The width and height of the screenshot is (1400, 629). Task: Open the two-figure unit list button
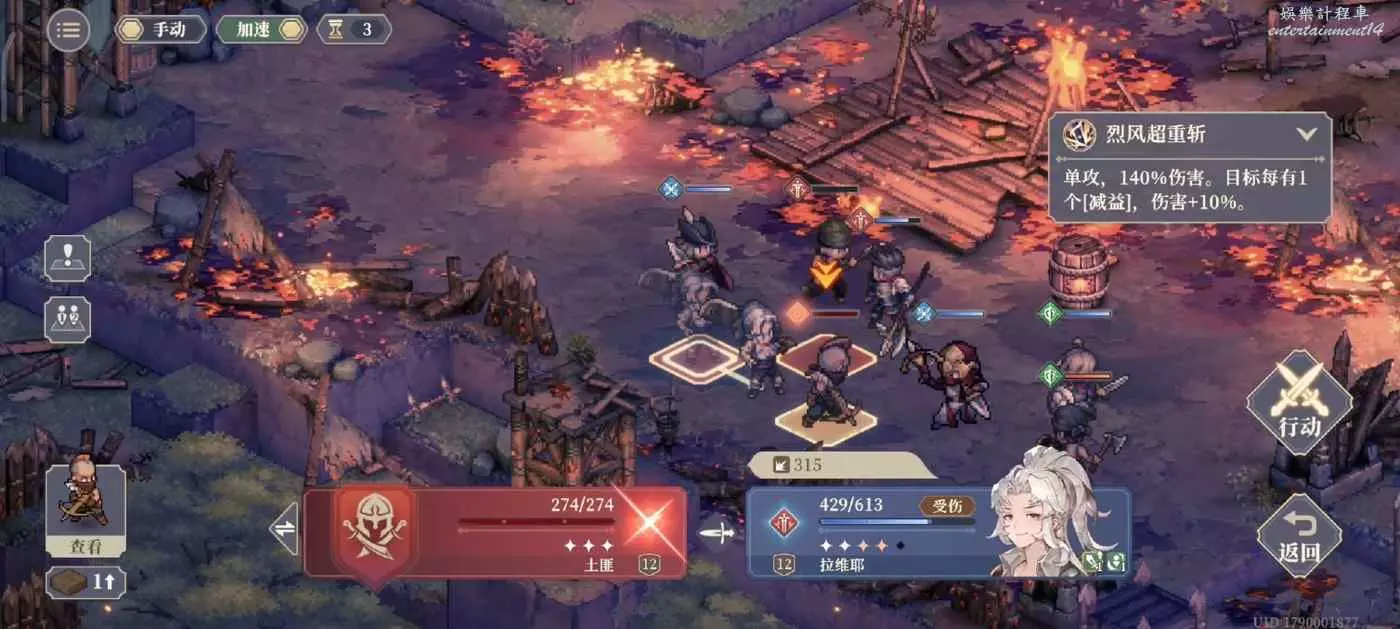pyautogui.click(x=67, y=319)
